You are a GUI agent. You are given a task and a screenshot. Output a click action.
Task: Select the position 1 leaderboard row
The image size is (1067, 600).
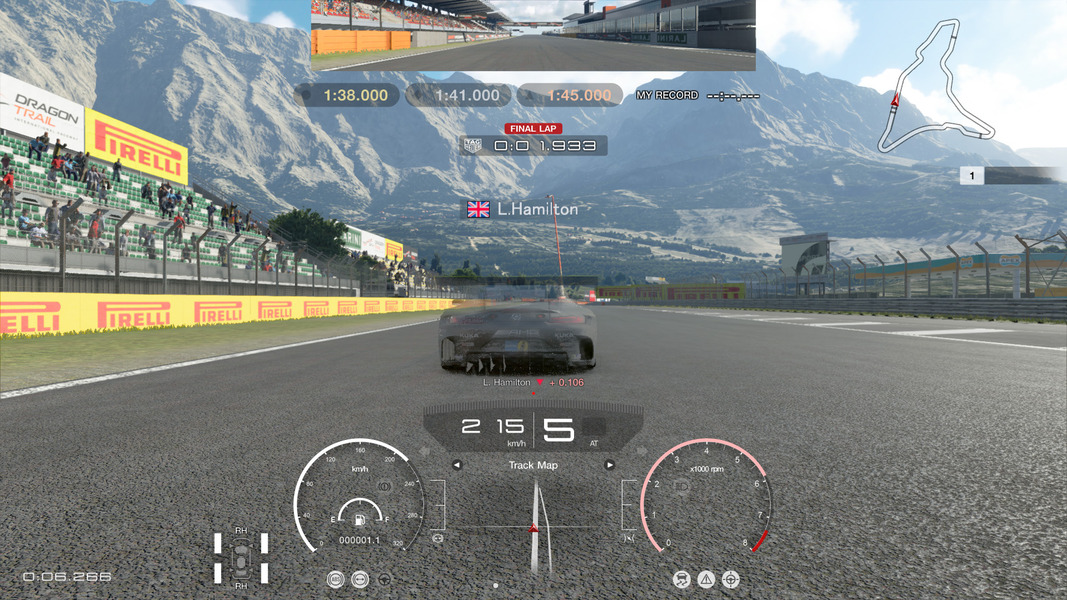coord(1012,176)
